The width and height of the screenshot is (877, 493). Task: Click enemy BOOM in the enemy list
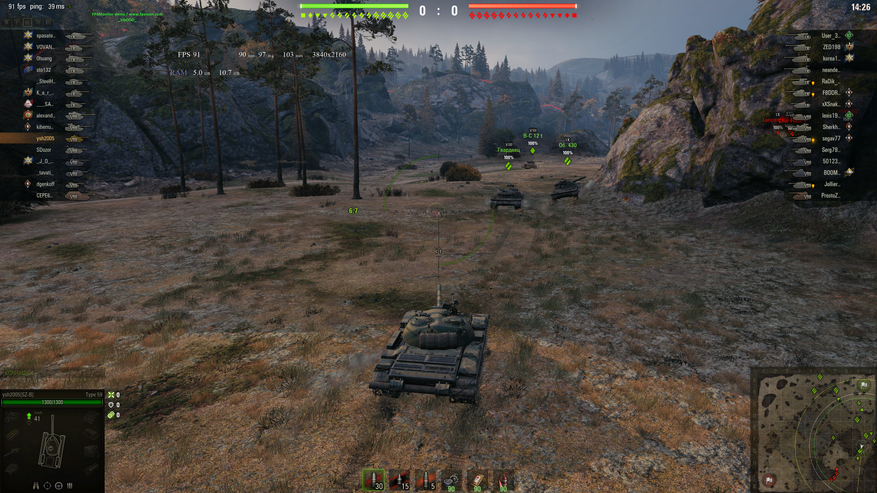point(830,172)
